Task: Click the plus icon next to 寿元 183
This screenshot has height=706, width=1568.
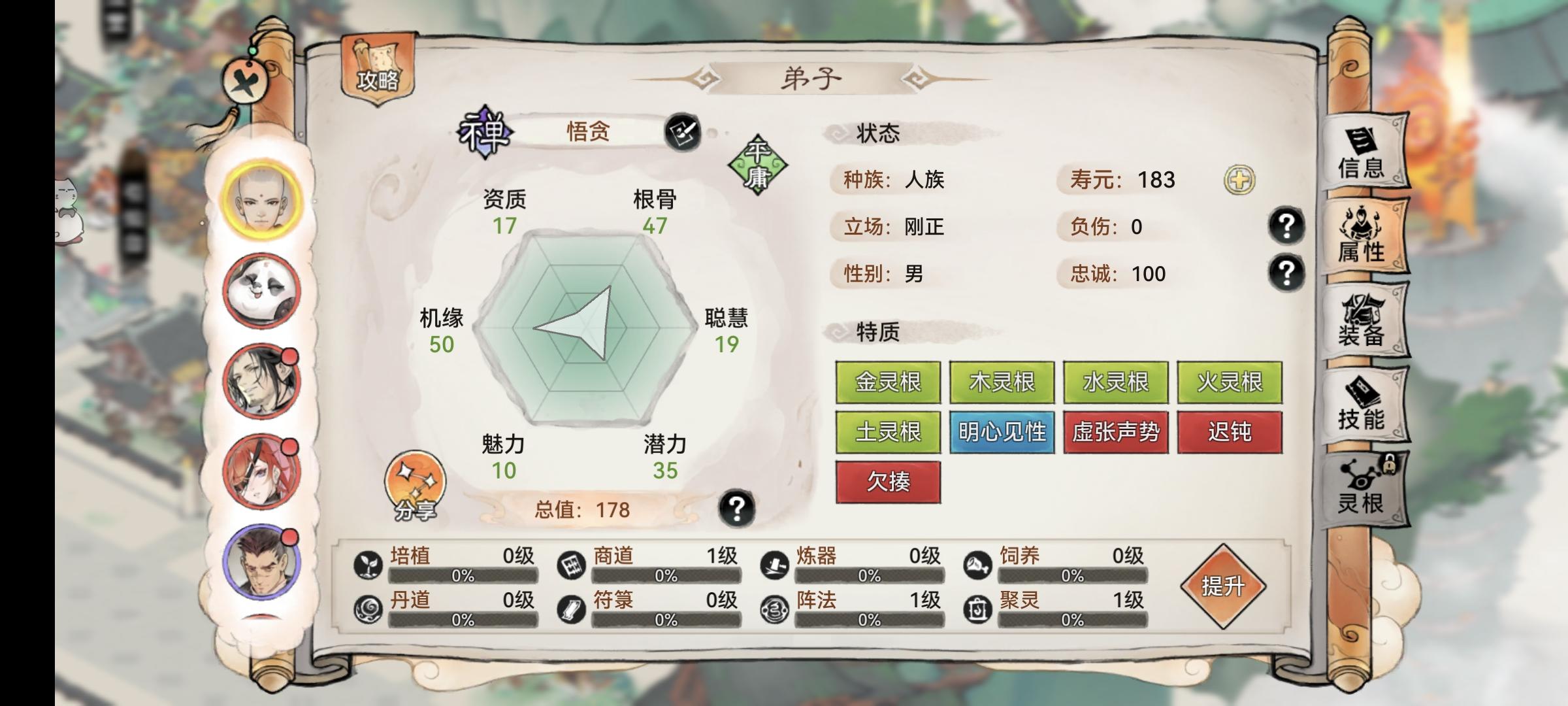Action: 1241,178
